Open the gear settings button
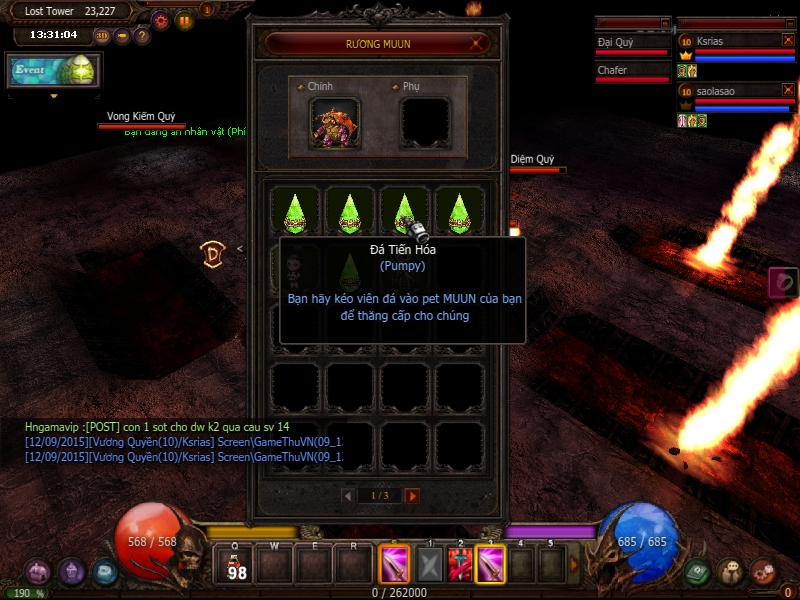Image resolution: width=800 pixels, height=600 pixels. click(x=160, y=20)
